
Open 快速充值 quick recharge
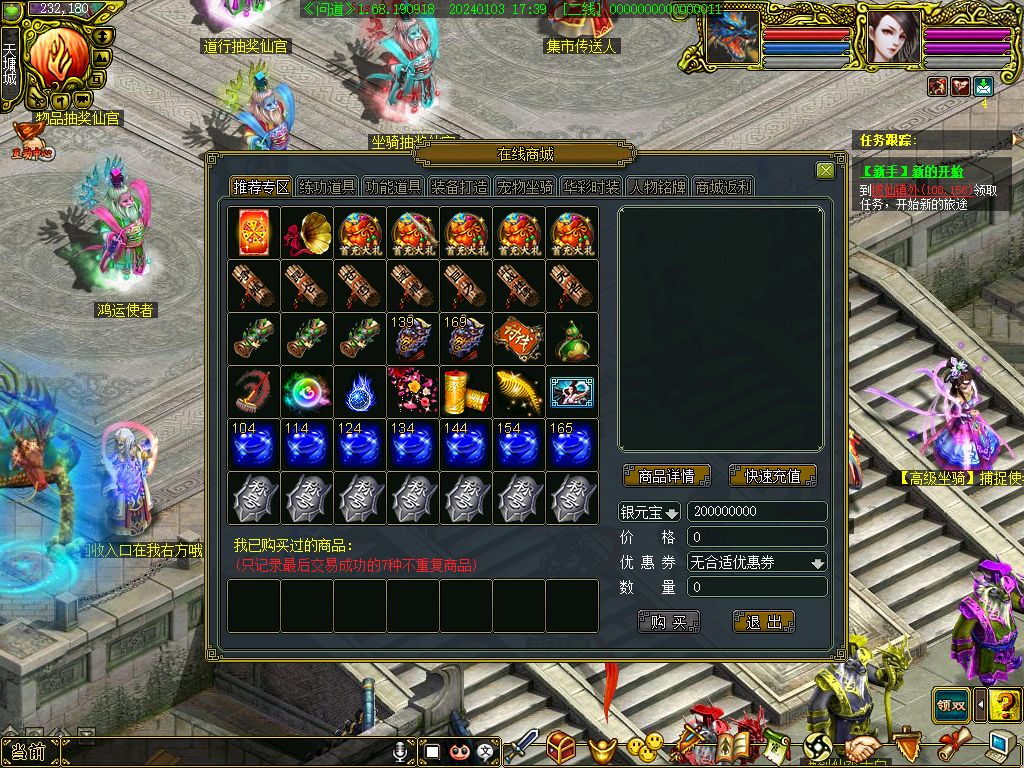773,476
